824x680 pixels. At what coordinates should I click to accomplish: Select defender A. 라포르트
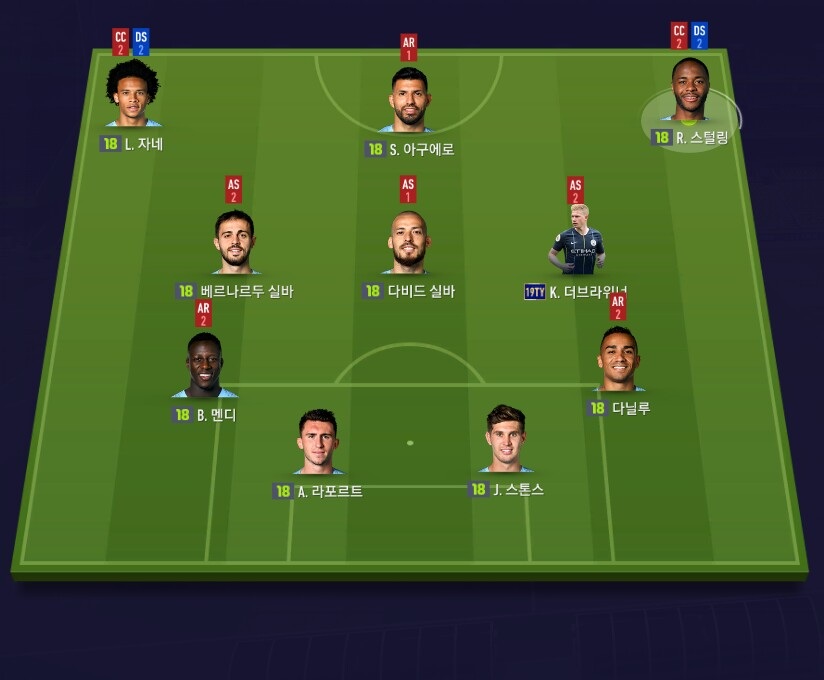coord(318,443)
